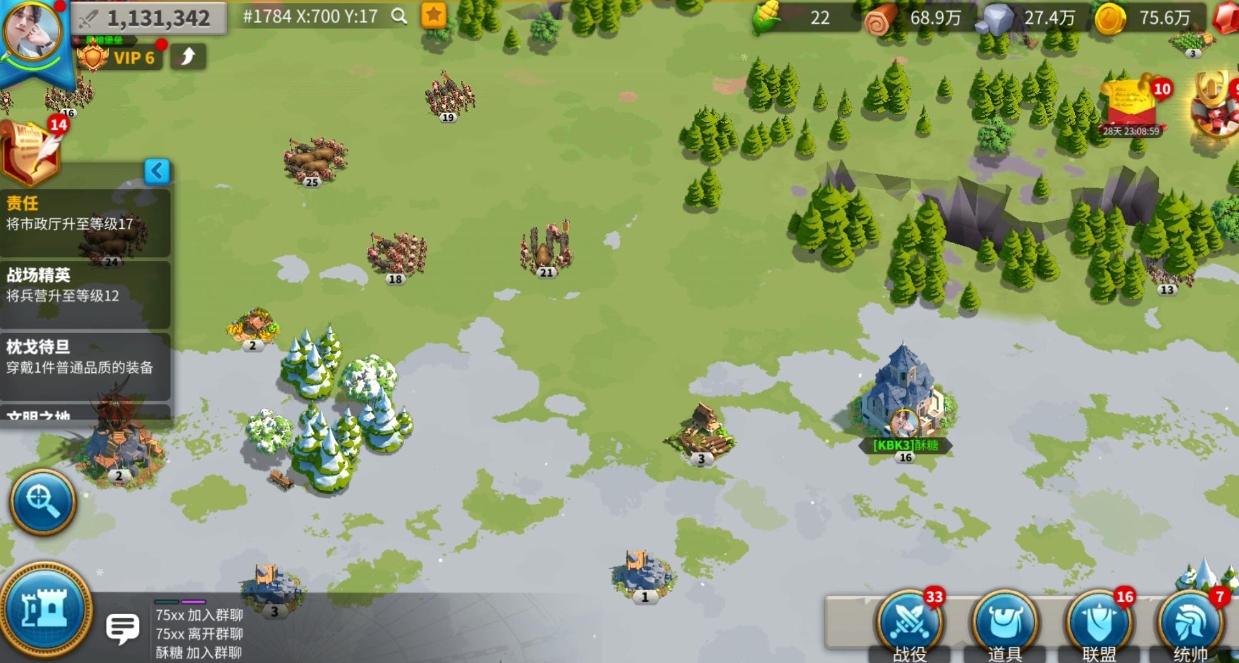Open the 道具 items menu

(x=1004, y=625)
